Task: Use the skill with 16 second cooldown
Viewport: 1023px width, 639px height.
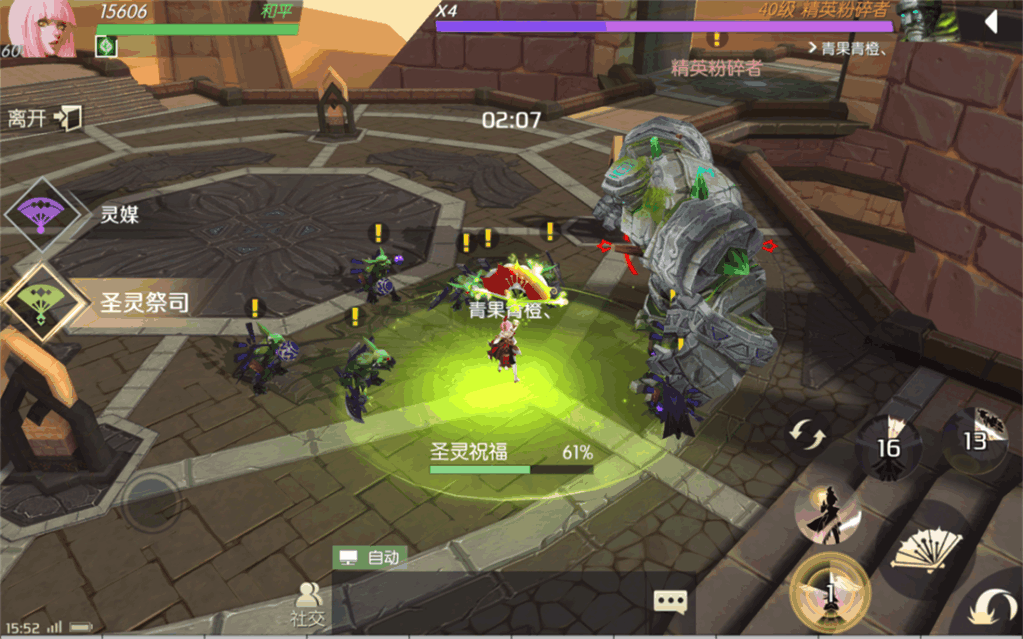Action: [x=888, y=446]
